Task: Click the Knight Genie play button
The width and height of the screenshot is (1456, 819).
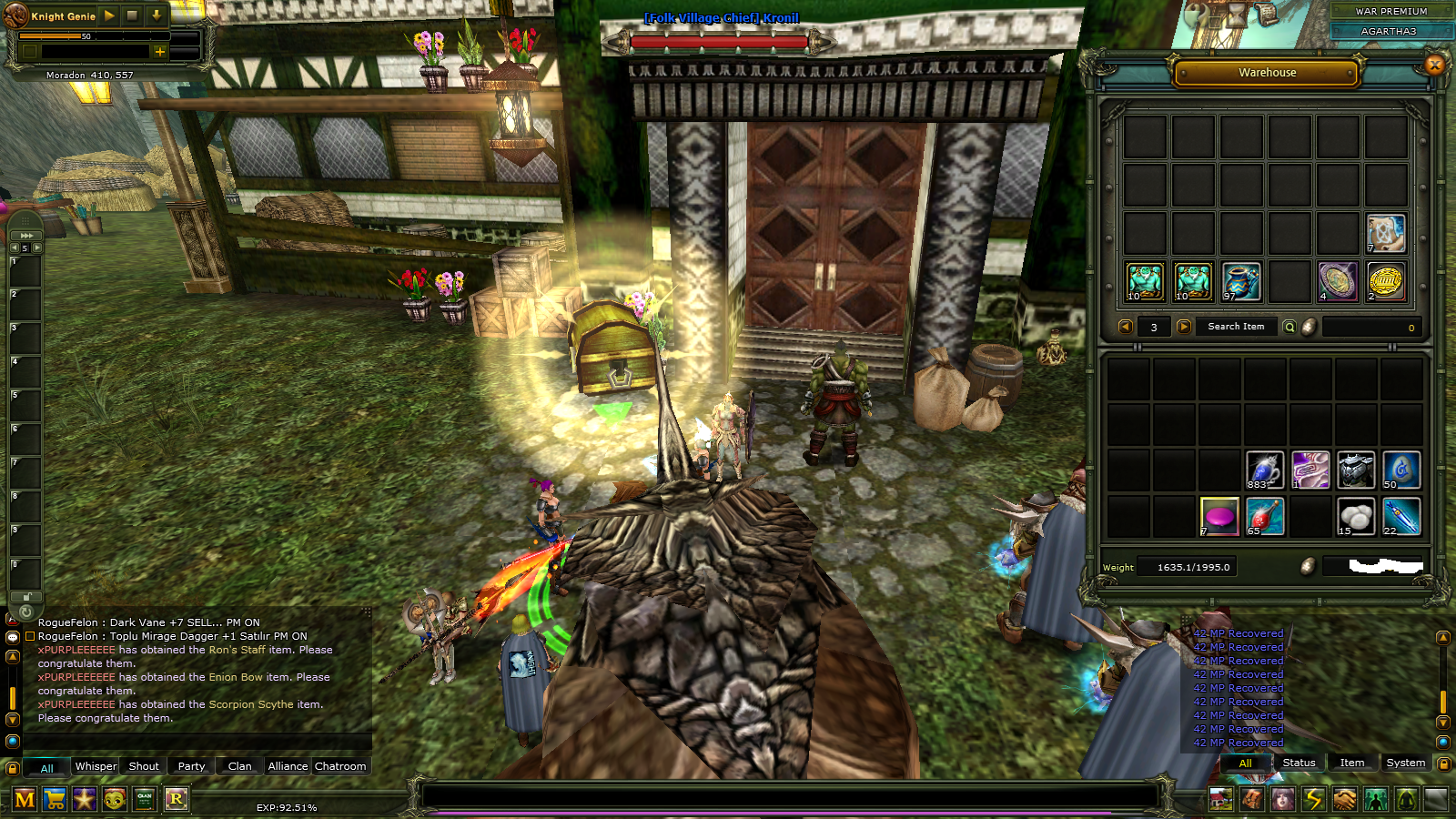Action: [109, 15]
